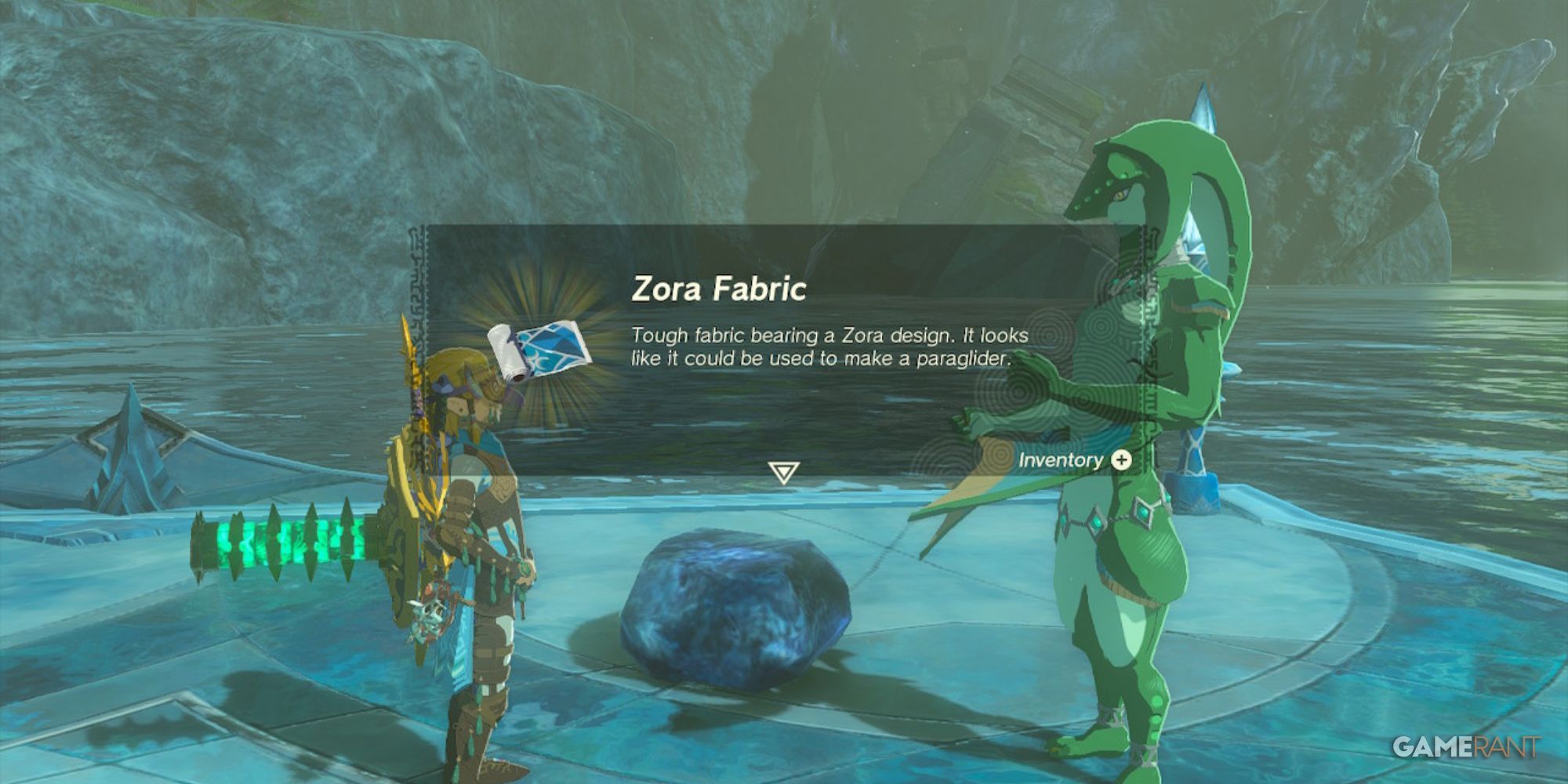Screen dimensions: 1568x784
Task: Click Link's character model
Action: click(470, 510)
